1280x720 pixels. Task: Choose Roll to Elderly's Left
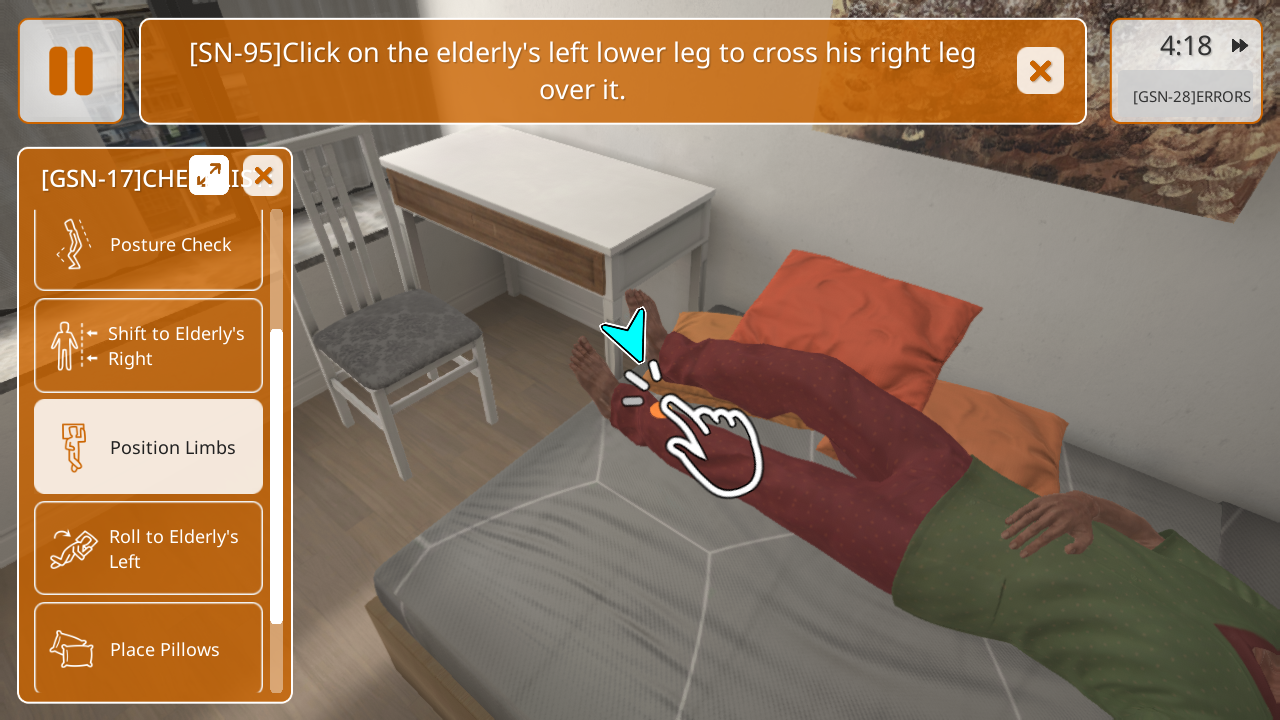pyautogui.click(x=148, y=548)
